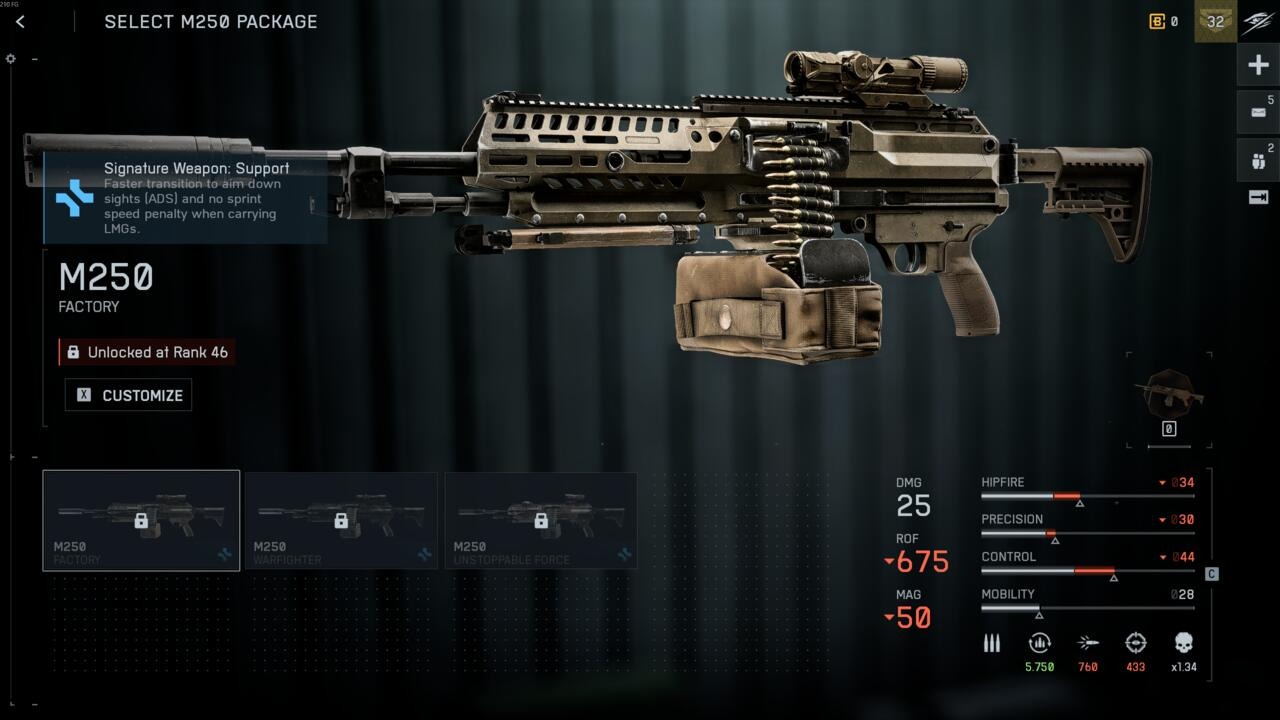Click the gear icon in the top left
This screenshot has height=720, width=1280.
10,58
